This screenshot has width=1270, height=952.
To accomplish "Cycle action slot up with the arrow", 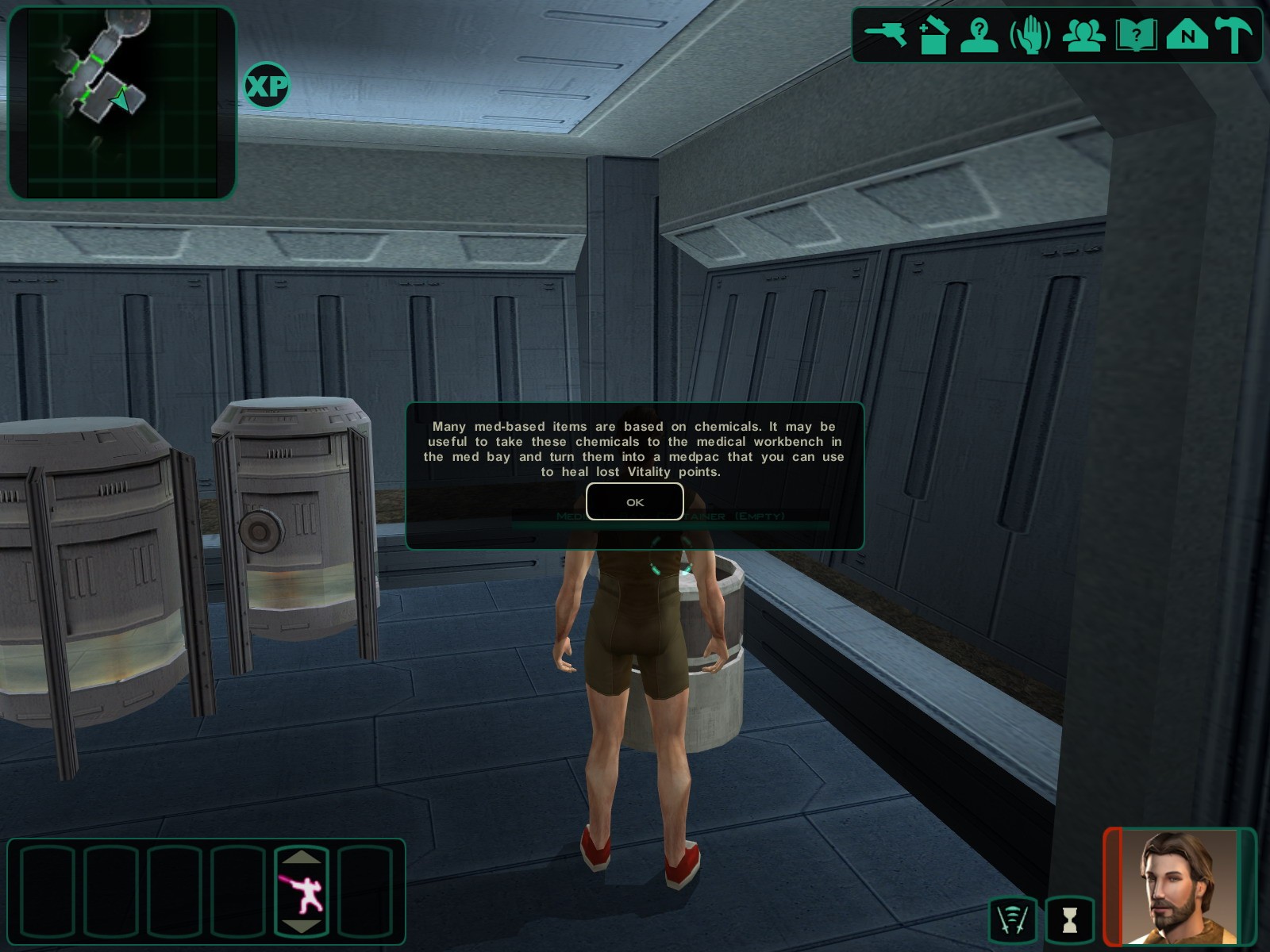I will 302,858.
